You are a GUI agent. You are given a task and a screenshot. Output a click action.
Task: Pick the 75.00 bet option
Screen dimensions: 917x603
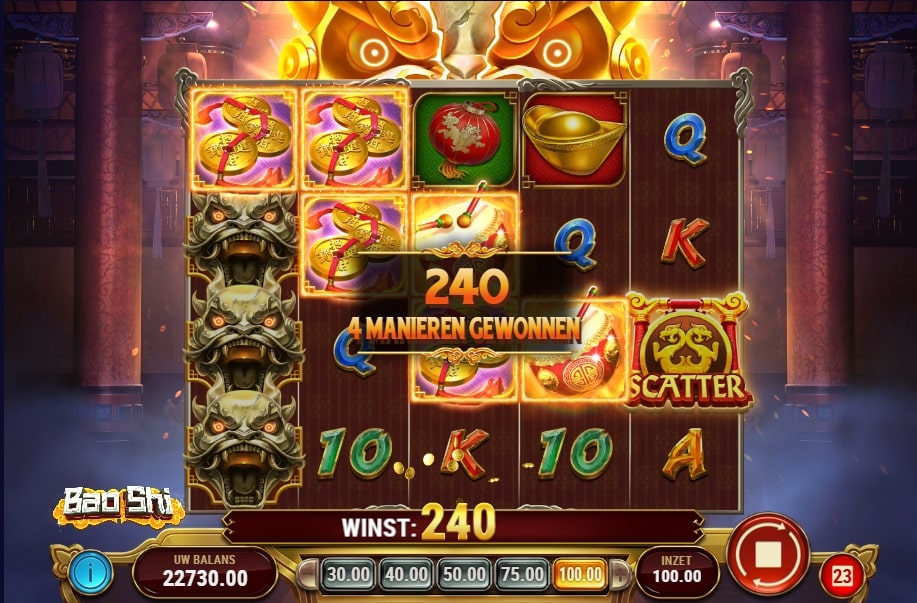coord(522,575)
